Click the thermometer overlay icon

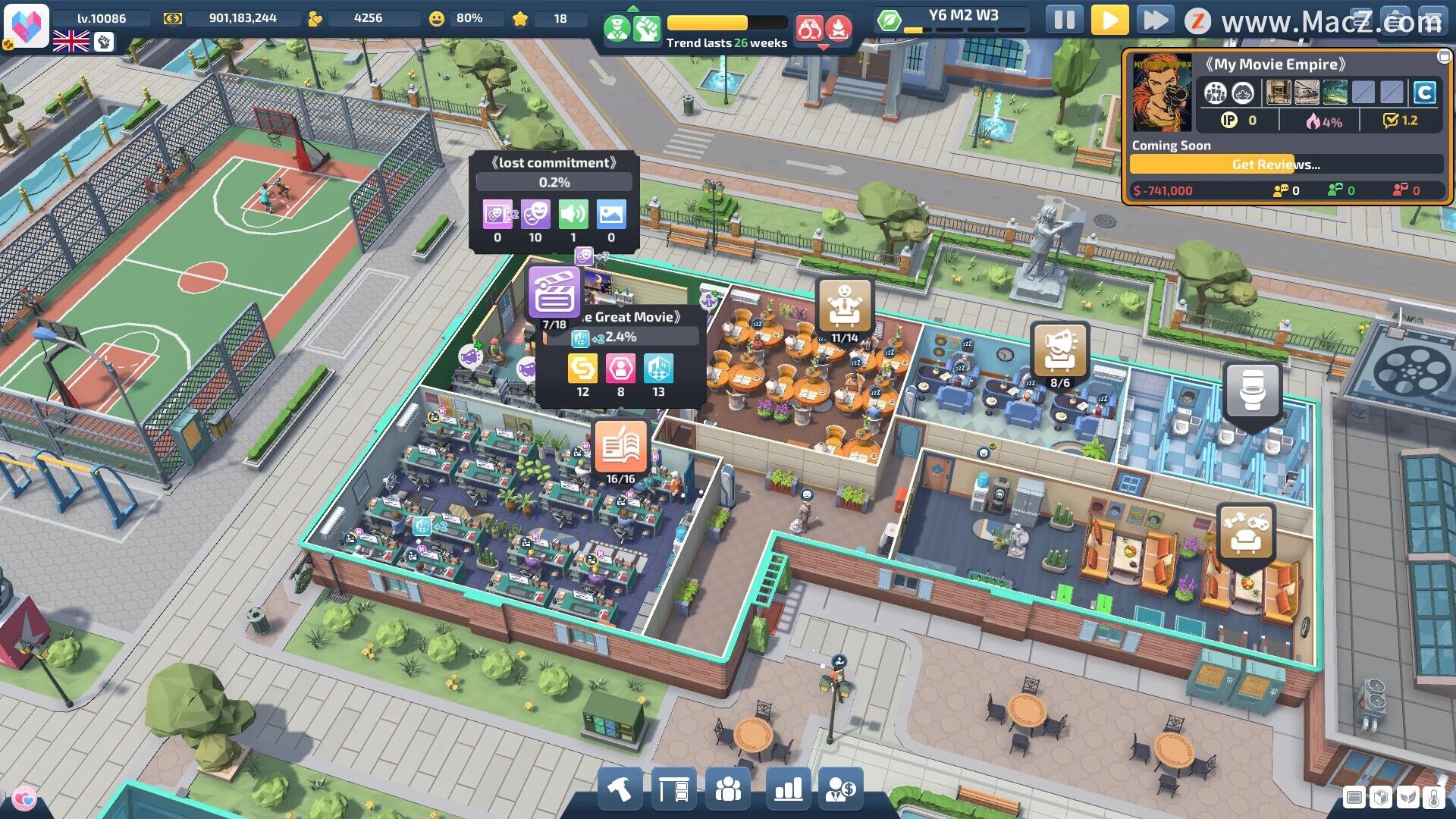point(1433,798)
